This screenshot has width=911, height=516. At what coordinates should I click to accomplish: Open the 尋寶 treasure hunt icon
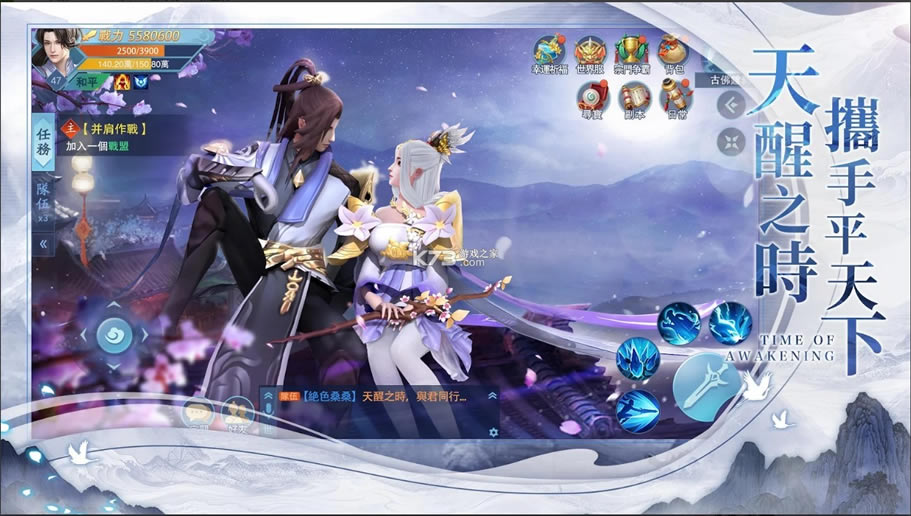pos(592,98)
